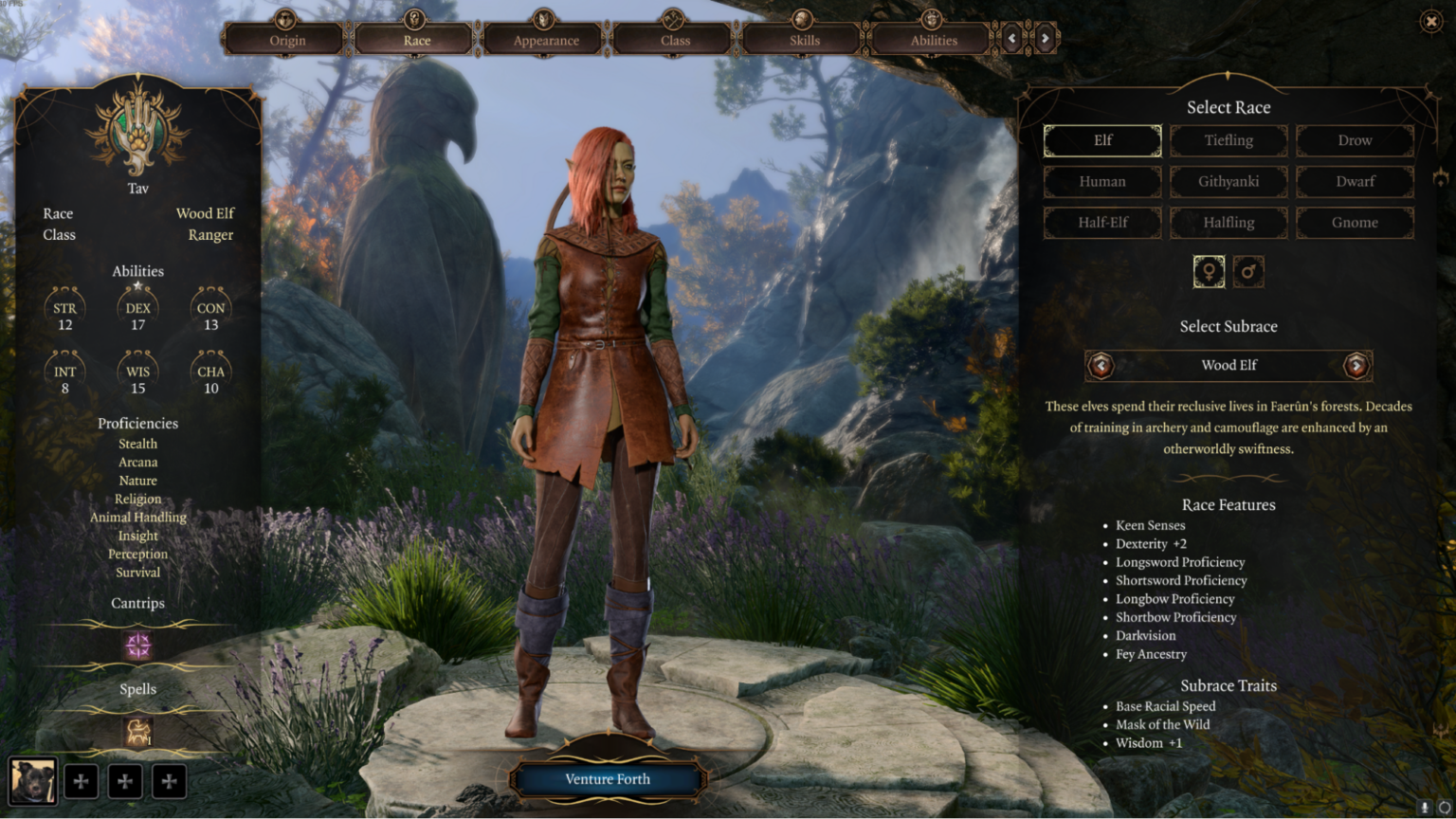Click the right chevron past the Abilities tab
The image size is (1456, 819).
click(x=1044, y=39)
